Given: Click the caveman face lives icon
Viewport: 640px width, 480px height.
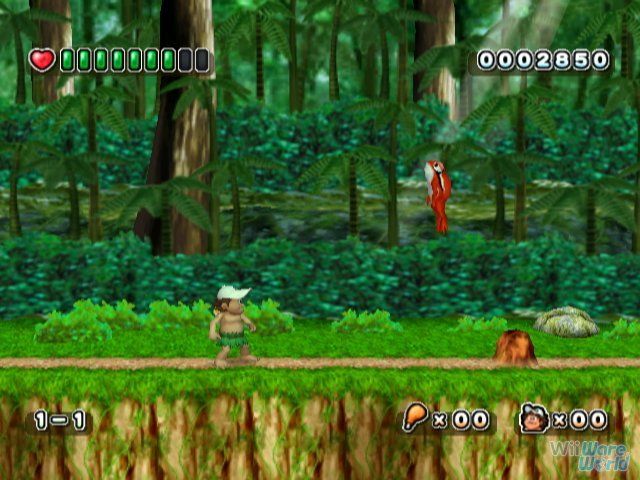Looking at the screenshot, I should [533, 419].
